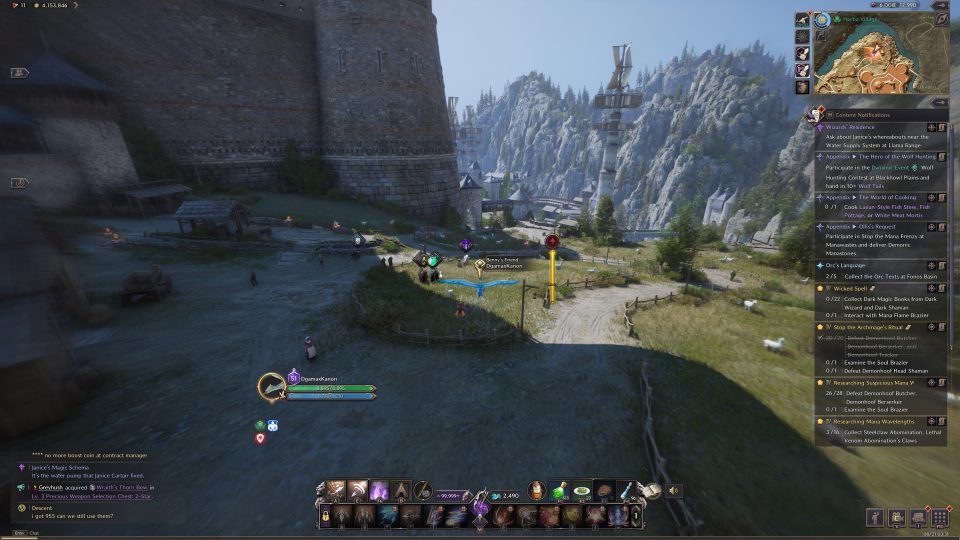Viewport: 960px width, 540px height.
Task: Use the blue vial quickslot item
Action: pyautogui.click(x=626, y=489)
